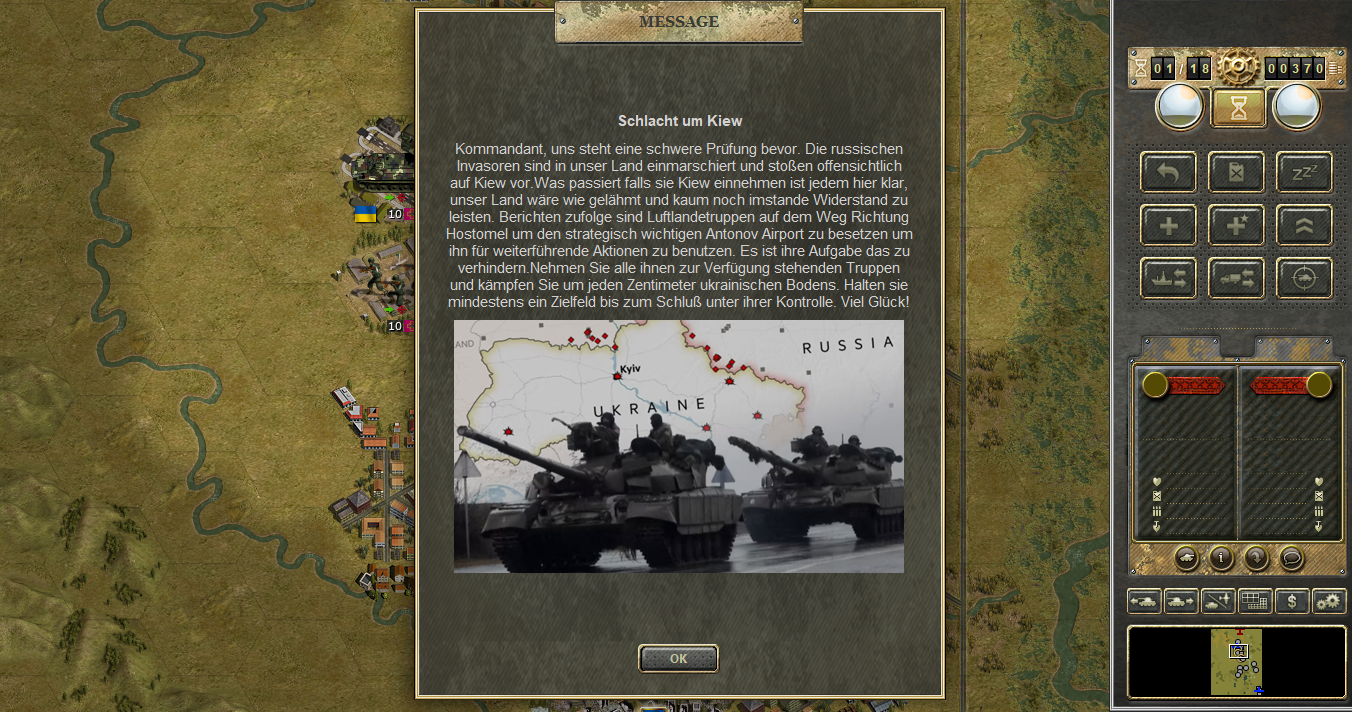
Task: End turn with the hourglass button
Action: 1238,108
